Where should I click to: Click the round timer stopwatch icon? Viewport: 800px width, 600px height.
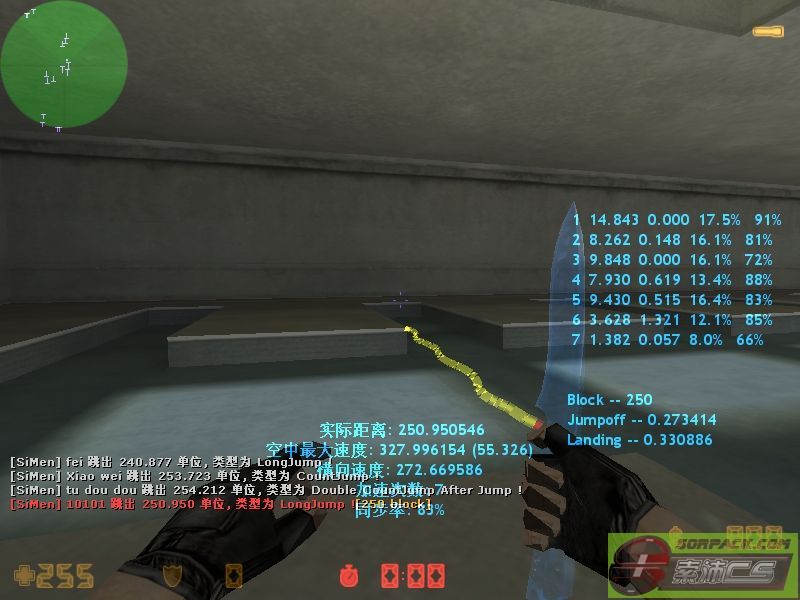(348, 576)
